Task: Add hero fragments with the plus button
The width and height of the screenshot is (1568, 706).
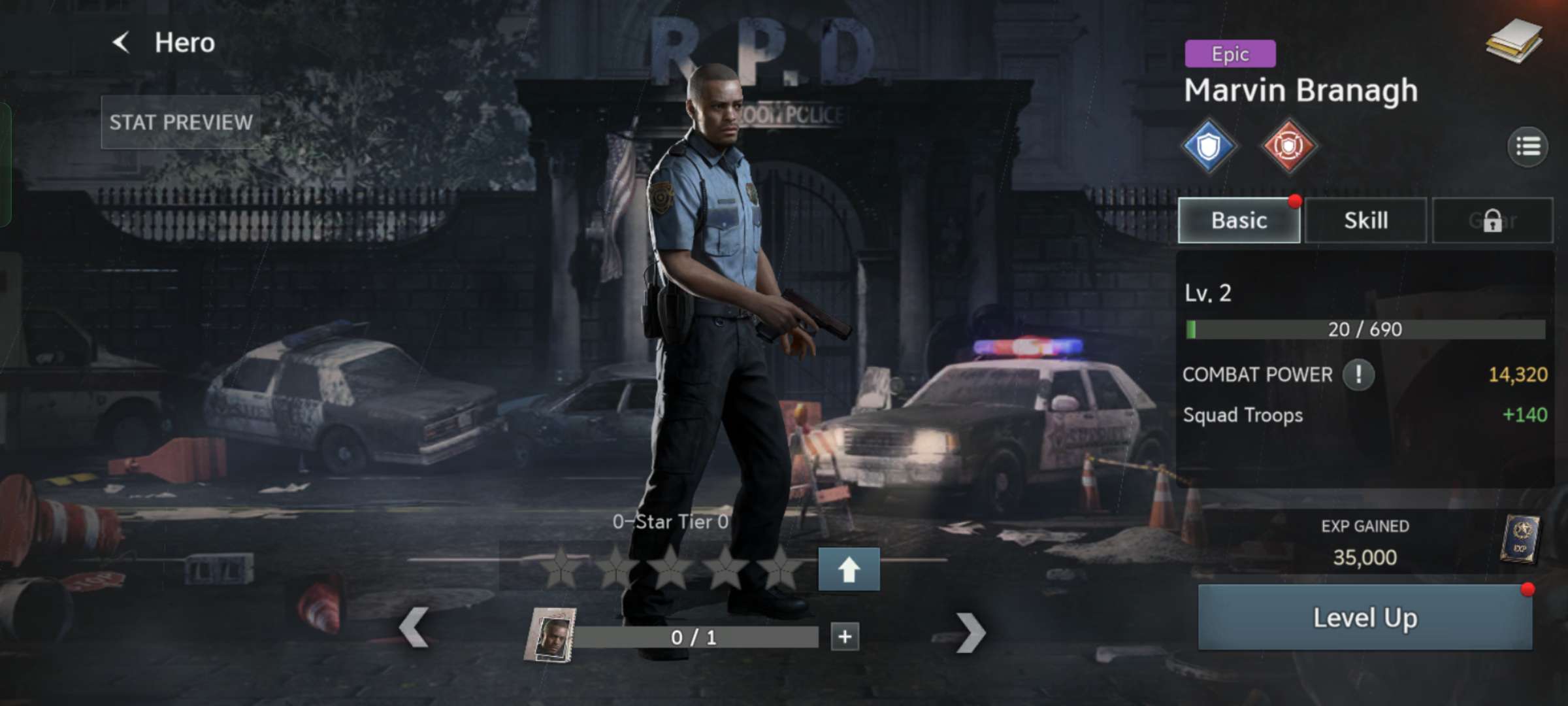Action: [845, 637]
